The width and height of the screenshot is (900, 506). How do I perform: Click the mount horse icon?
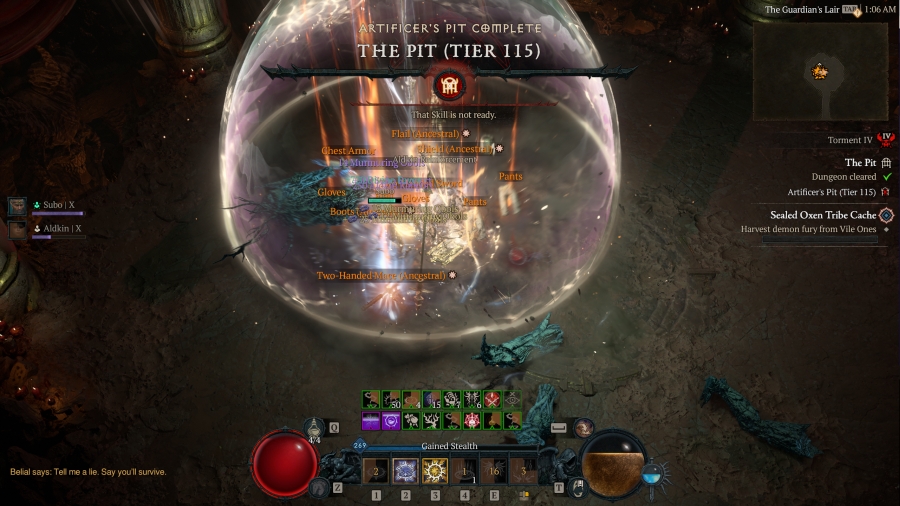point(318,487)
